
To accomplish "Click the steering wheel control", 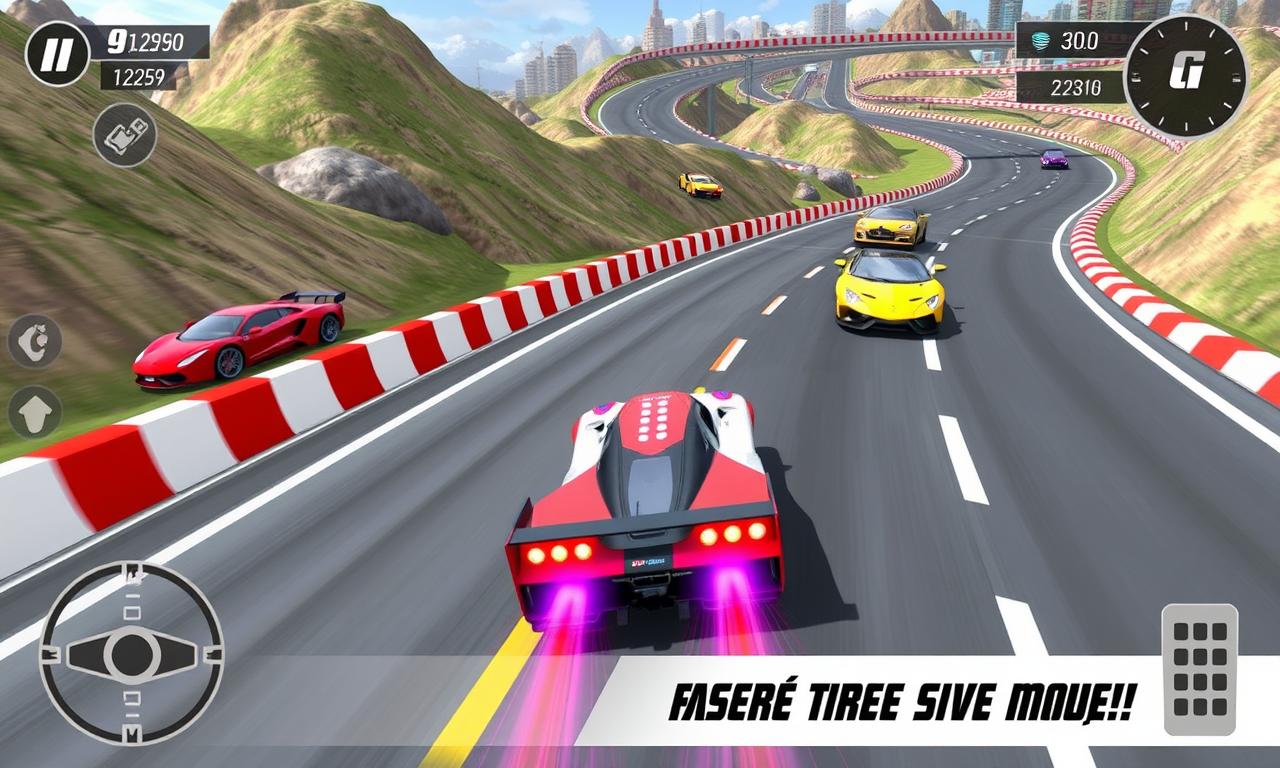I will [x=131, y=654].
